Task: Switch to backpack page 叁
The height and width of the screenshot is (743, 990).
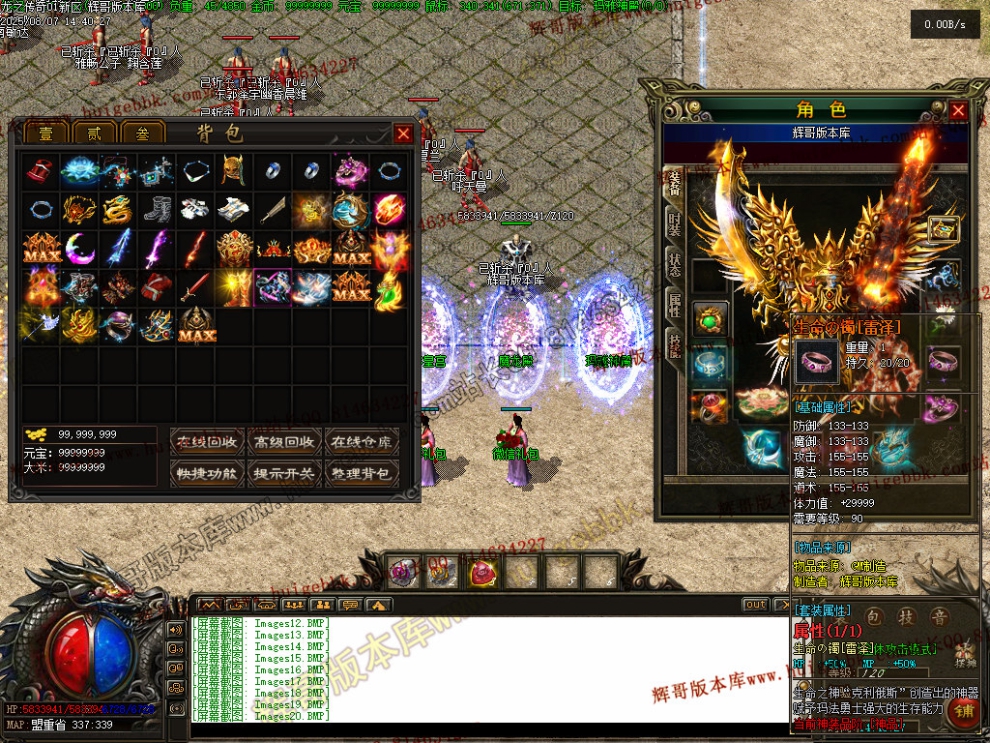Action: pyautogui.click(x=141, y=134)
